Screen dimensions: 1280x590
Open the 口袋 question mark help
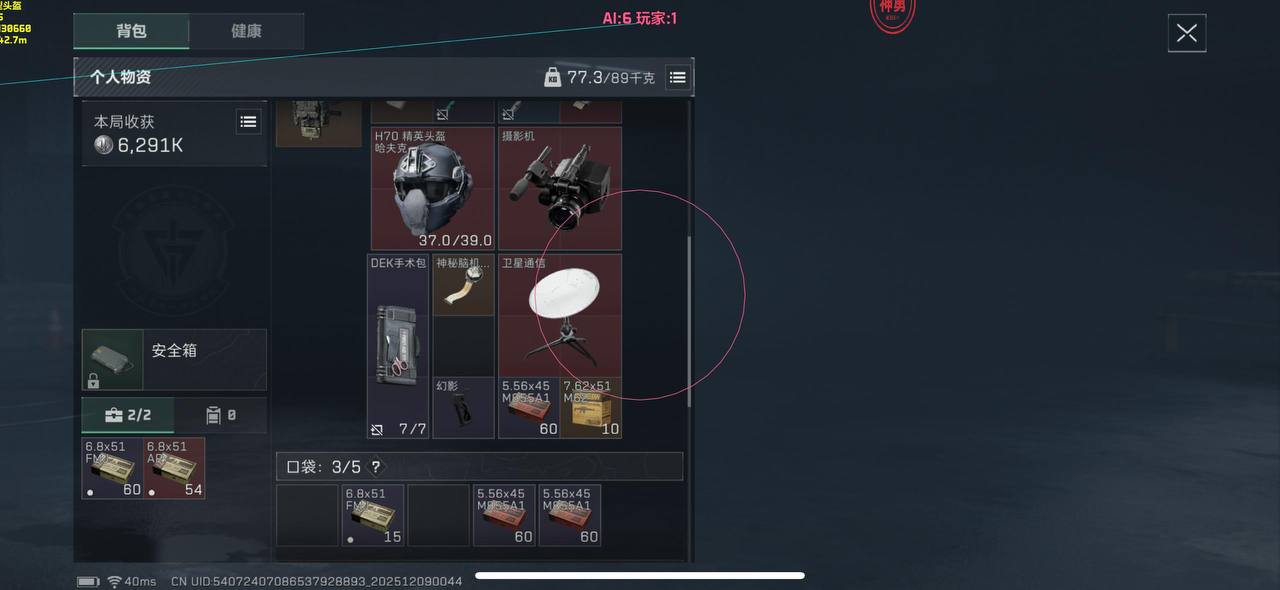pos(375,467)
